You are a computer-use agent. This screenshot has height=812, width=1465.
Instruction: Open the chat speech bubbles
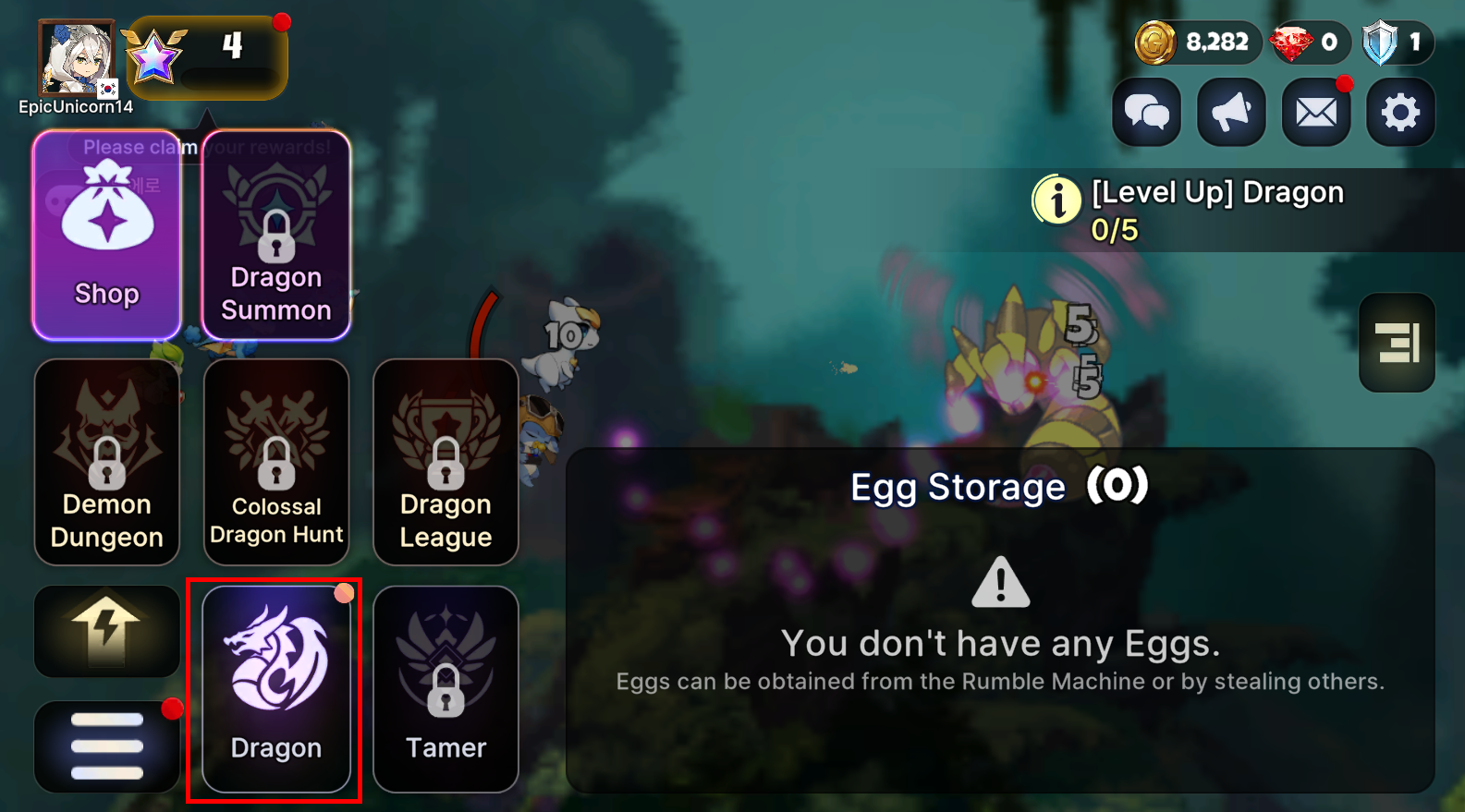tap(1146, 113)
